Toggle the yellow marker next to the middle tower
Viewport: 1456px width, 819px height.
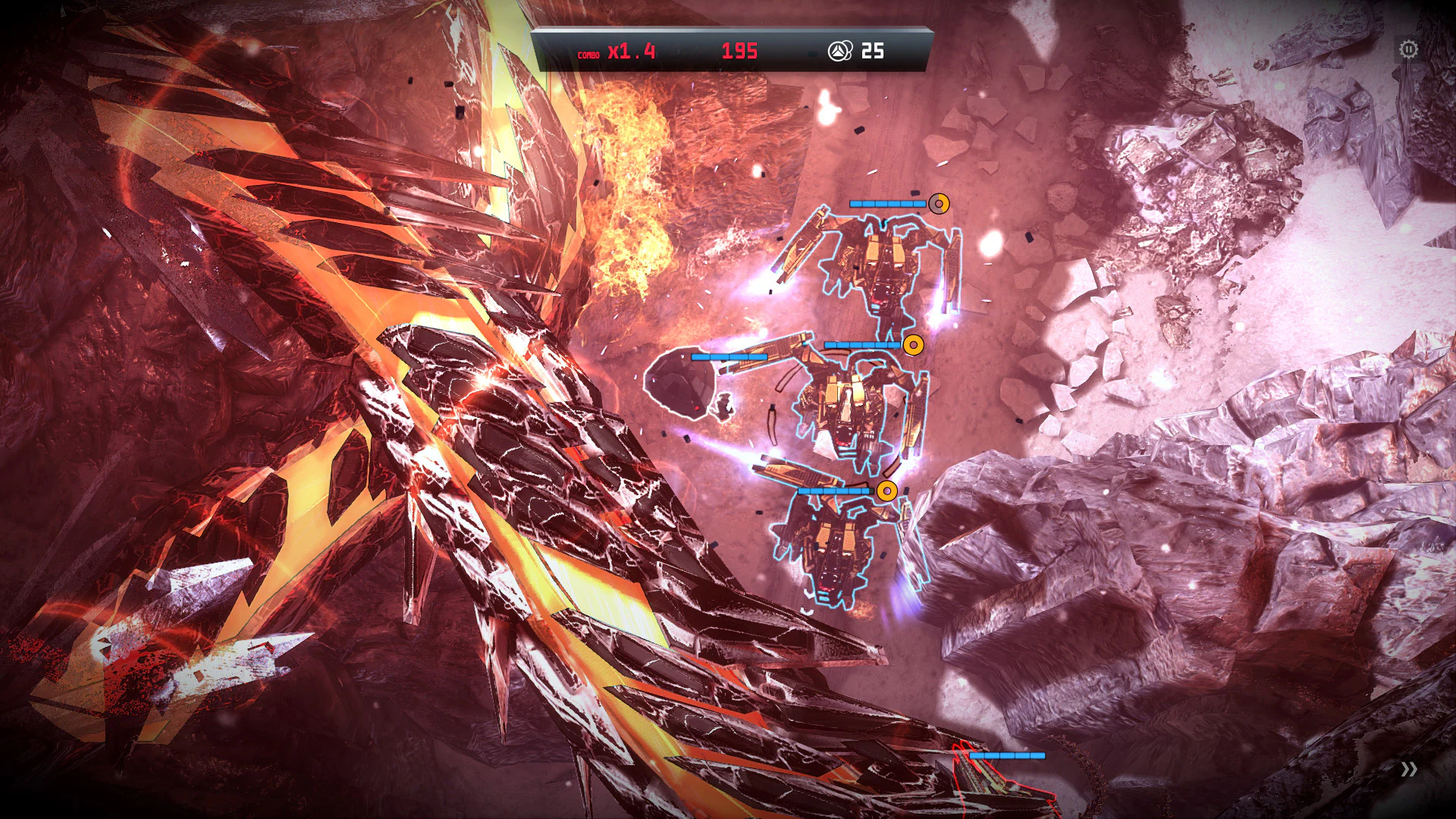914,345
